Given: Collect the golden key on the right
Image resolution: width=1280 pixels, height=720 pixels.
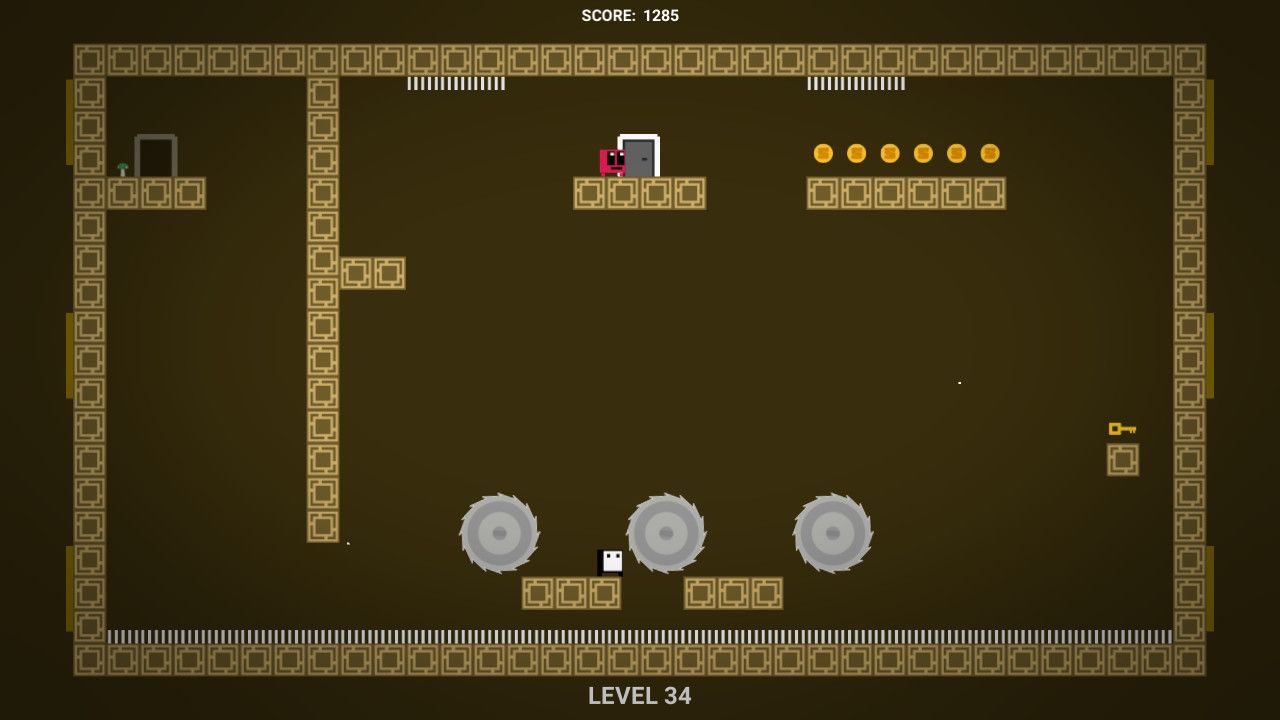Looking at the screenshot, I should 1122,428.
